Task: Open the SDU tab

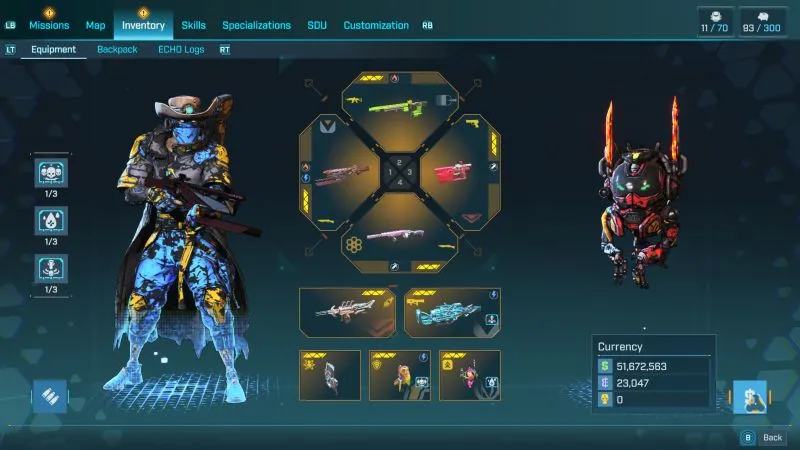Action: coord(317,25)
